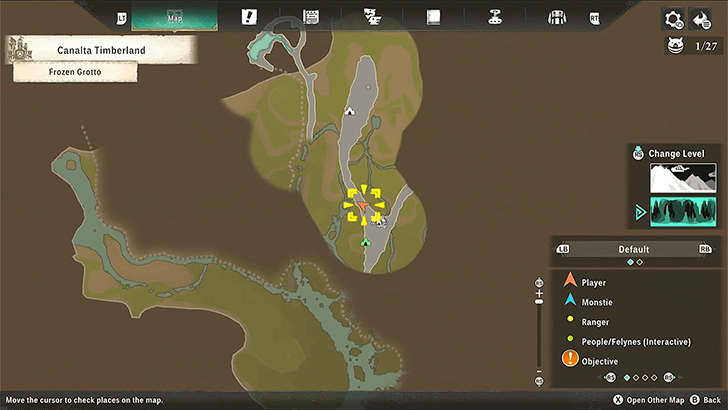Open the exclamation mark quest tab
The image size is (728, 410).
click(x=249, y=17)
